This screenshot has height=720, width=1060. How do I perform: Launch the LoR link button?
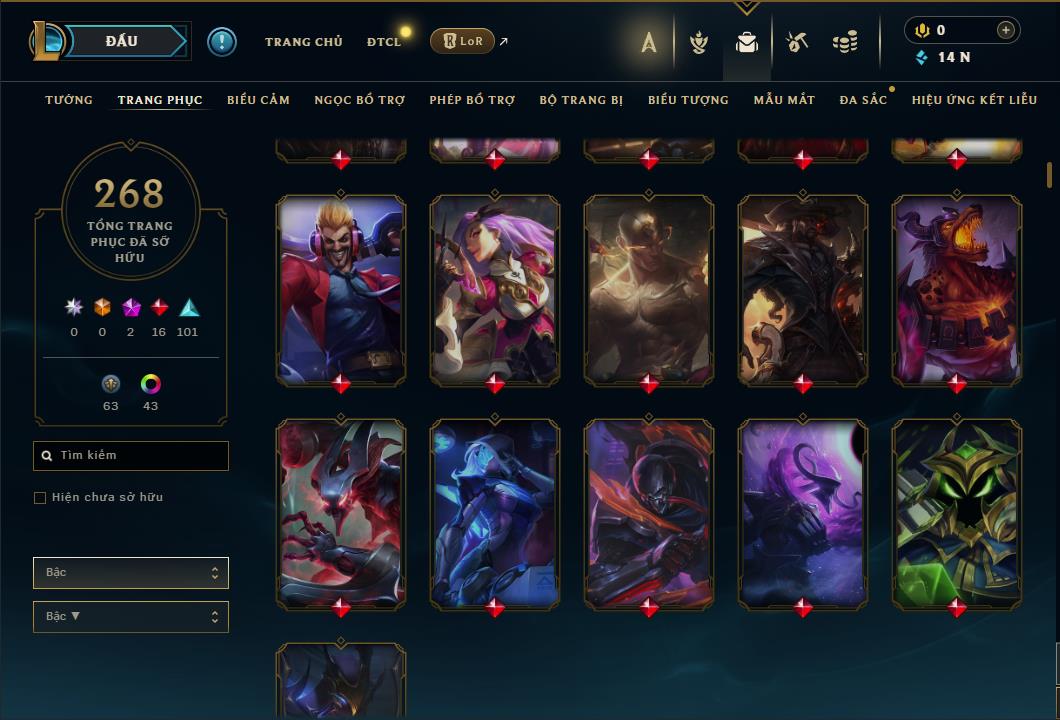click(462, 41)
